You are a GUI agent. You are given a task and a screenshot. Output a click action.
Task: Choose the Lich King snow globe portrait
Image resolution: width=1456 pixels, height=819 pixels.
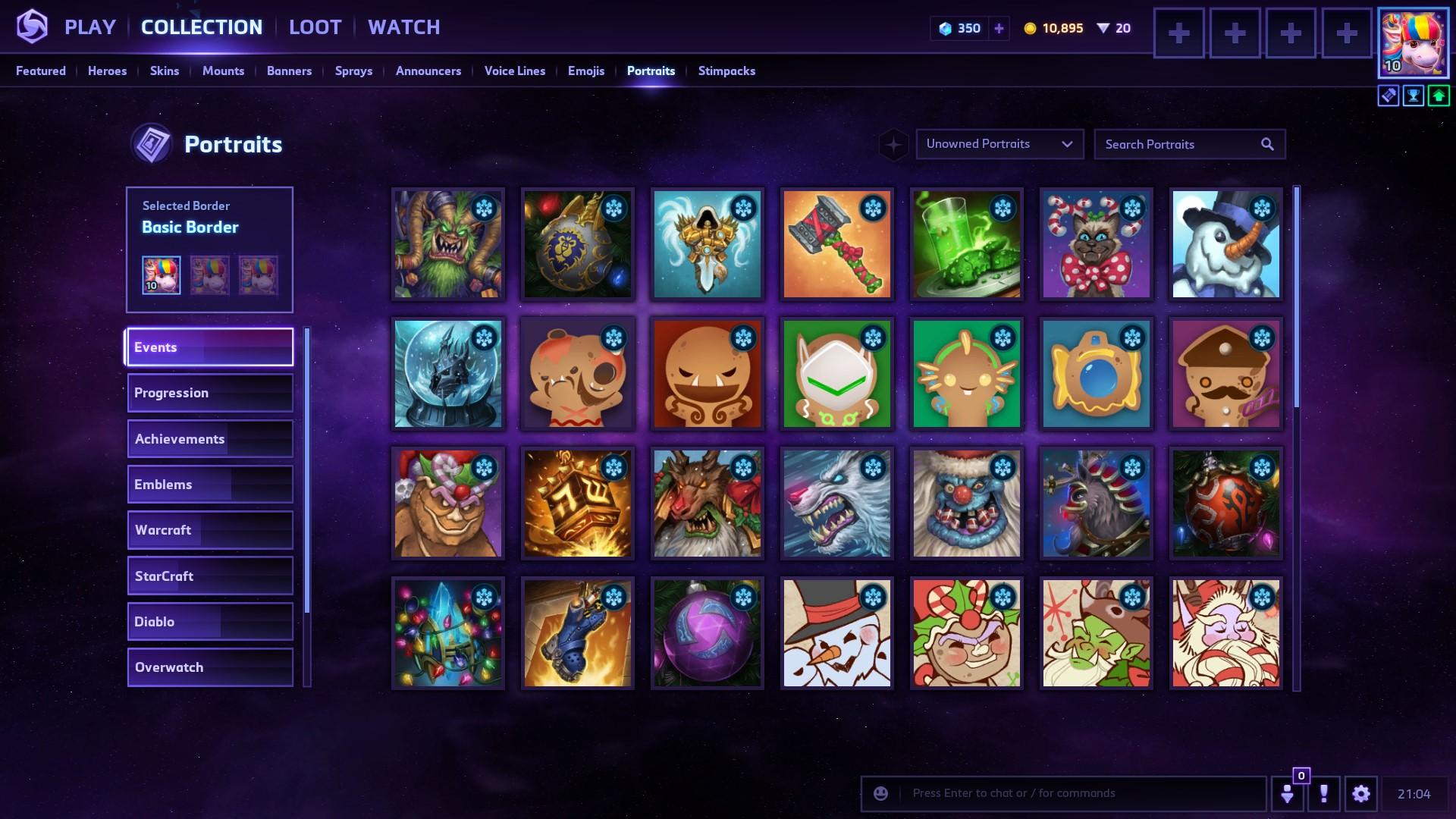pyautogui.click(x=447, y=374)
